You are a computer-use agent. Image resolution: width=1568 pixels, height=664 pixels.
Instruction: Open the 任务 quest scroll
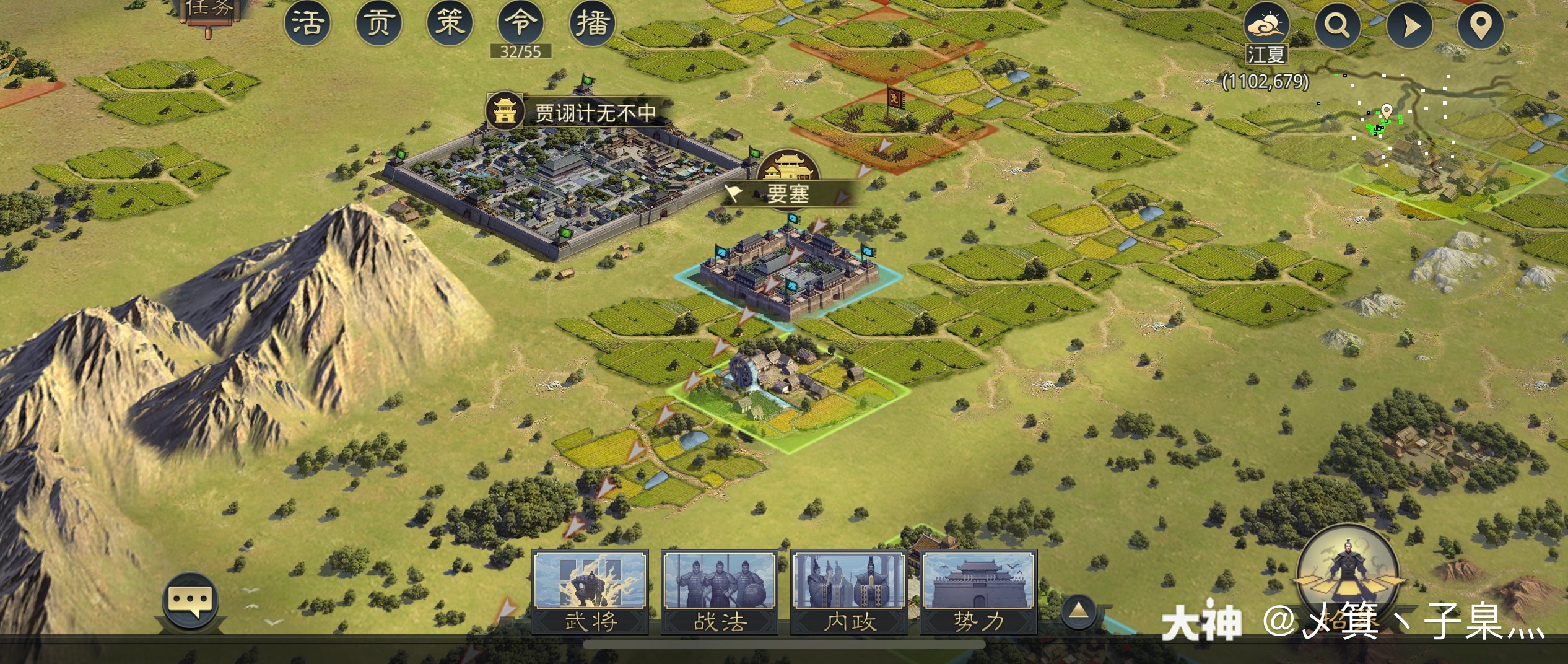[209, 11]
